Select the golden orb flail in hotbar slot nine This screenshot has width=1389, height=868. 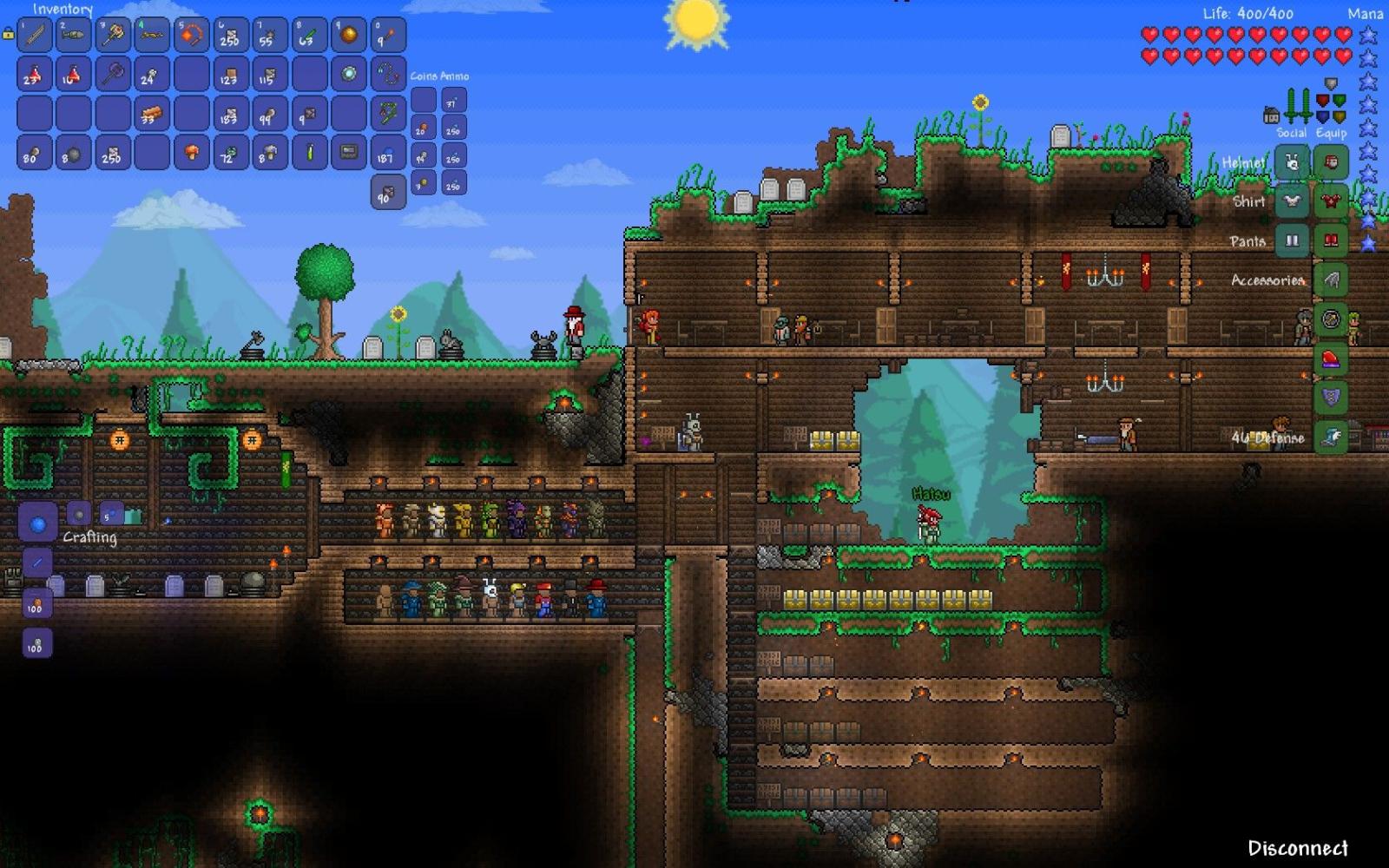pyautogui.click(x=349, y=33)
